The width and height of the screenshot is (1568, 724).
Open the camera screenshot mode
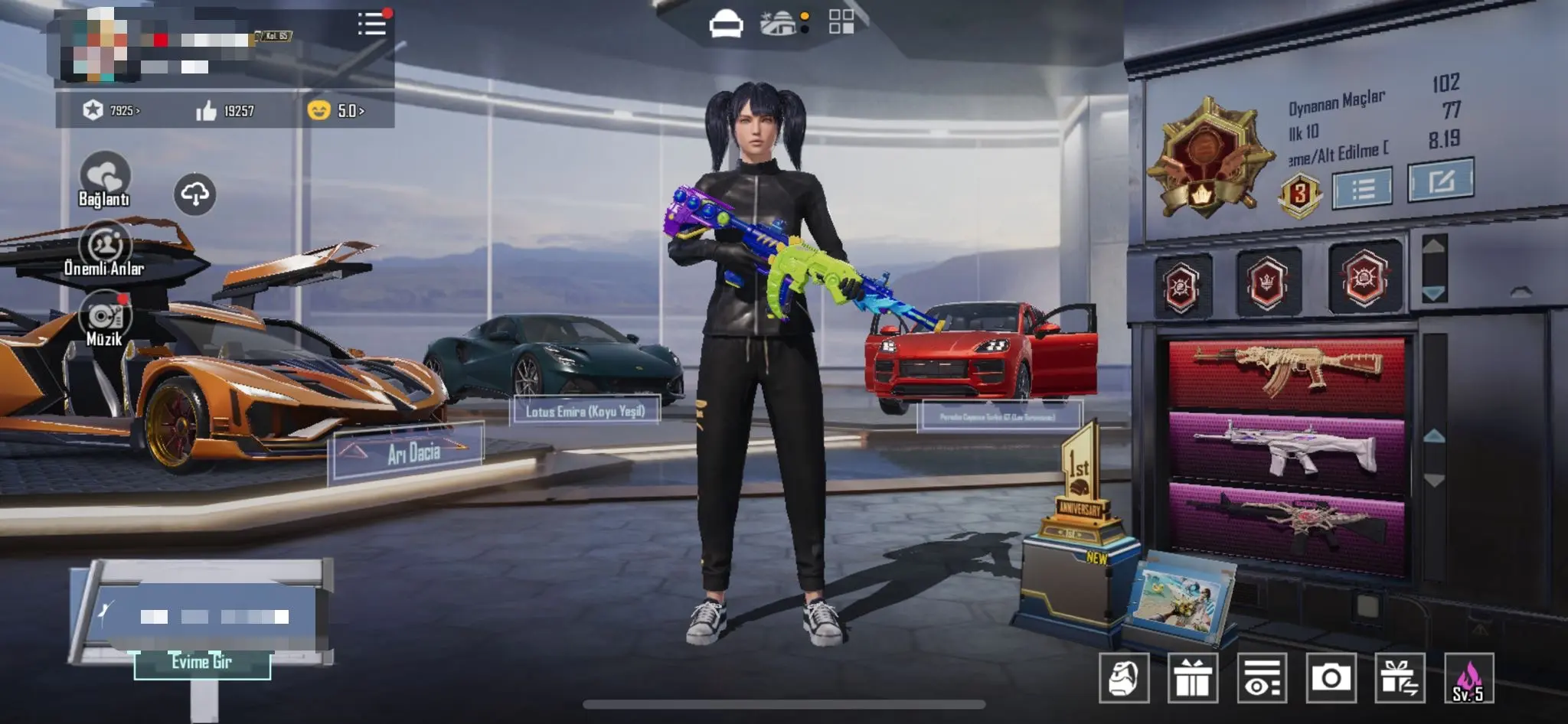point(1331,678)
